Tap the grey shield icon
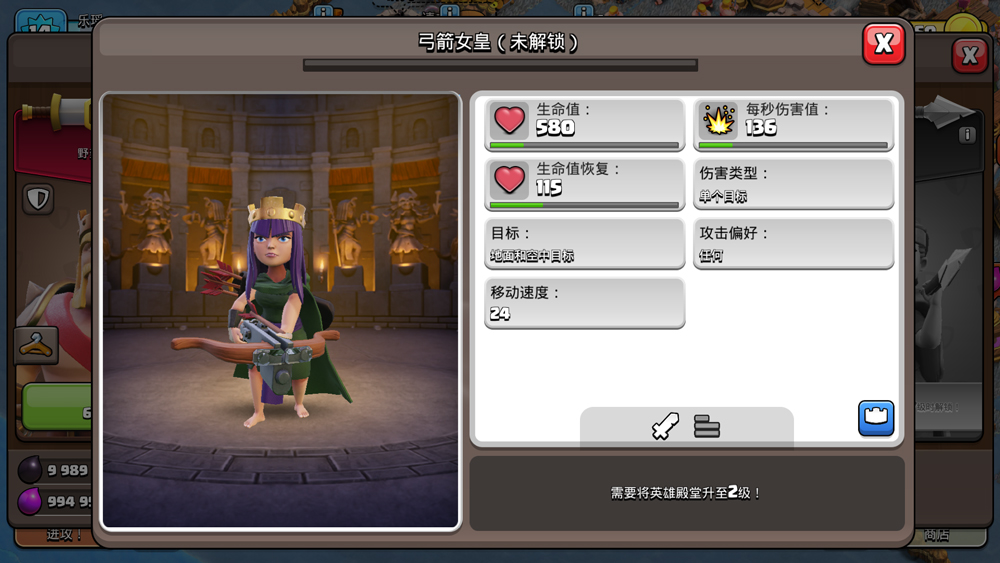This screenshot has width=1000, height=563. 38,199
